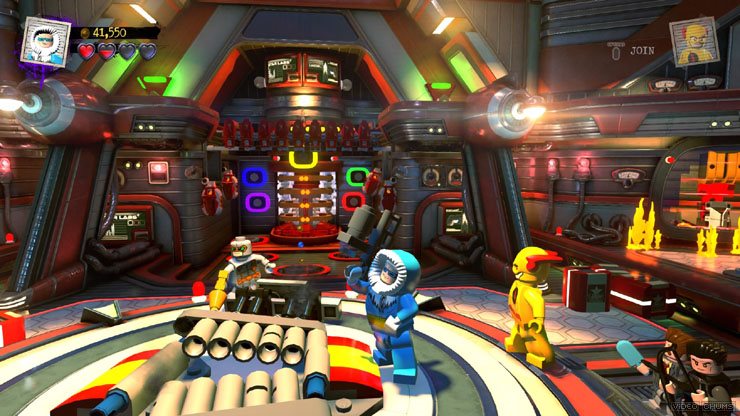Viewport: 740px width, 416px height.
Task: Select the player one character portrait
Action: pyautogui.click(x=47, y=41)
